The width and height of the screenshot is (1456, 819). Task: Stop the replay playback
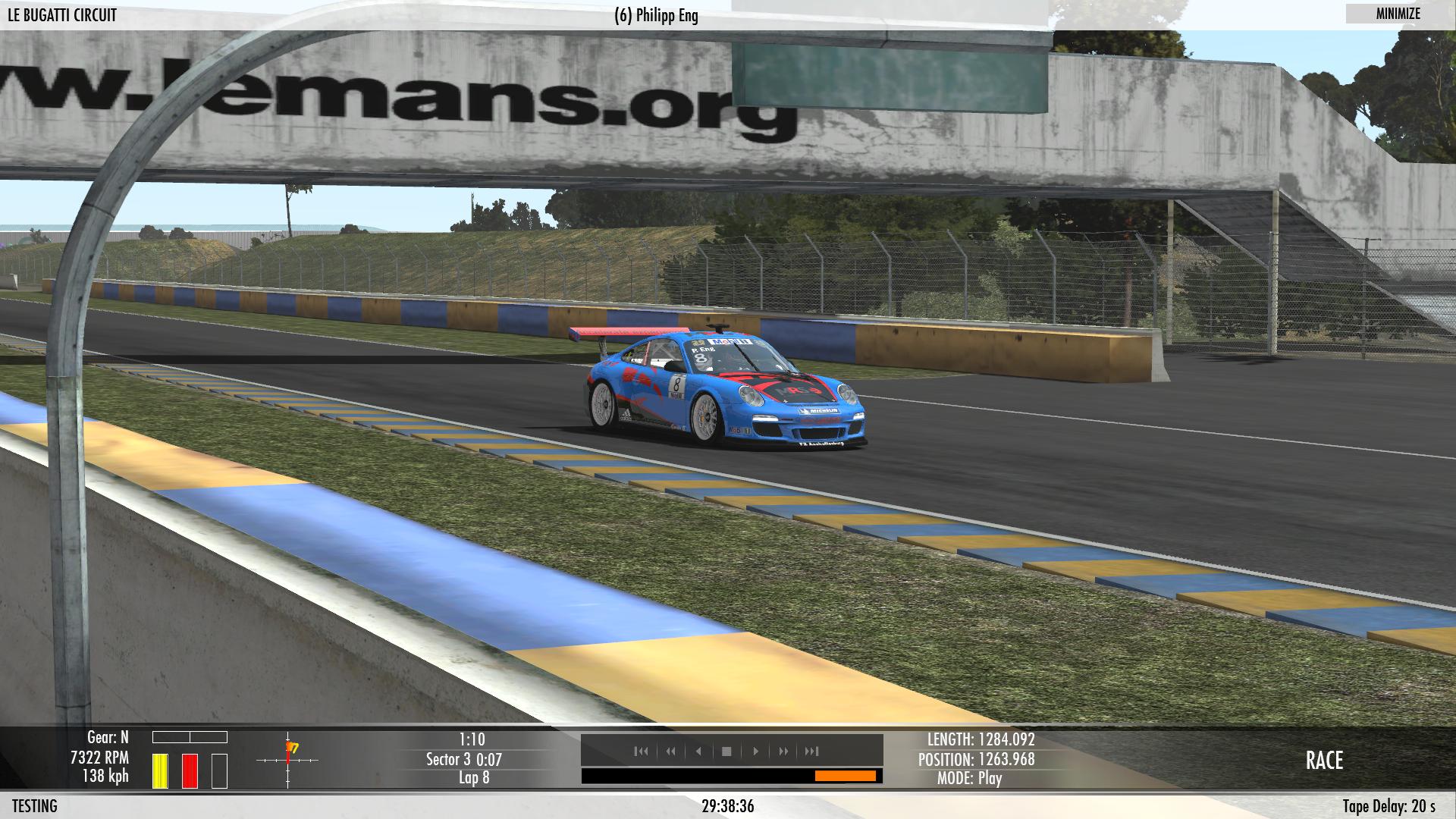[726, 751]
